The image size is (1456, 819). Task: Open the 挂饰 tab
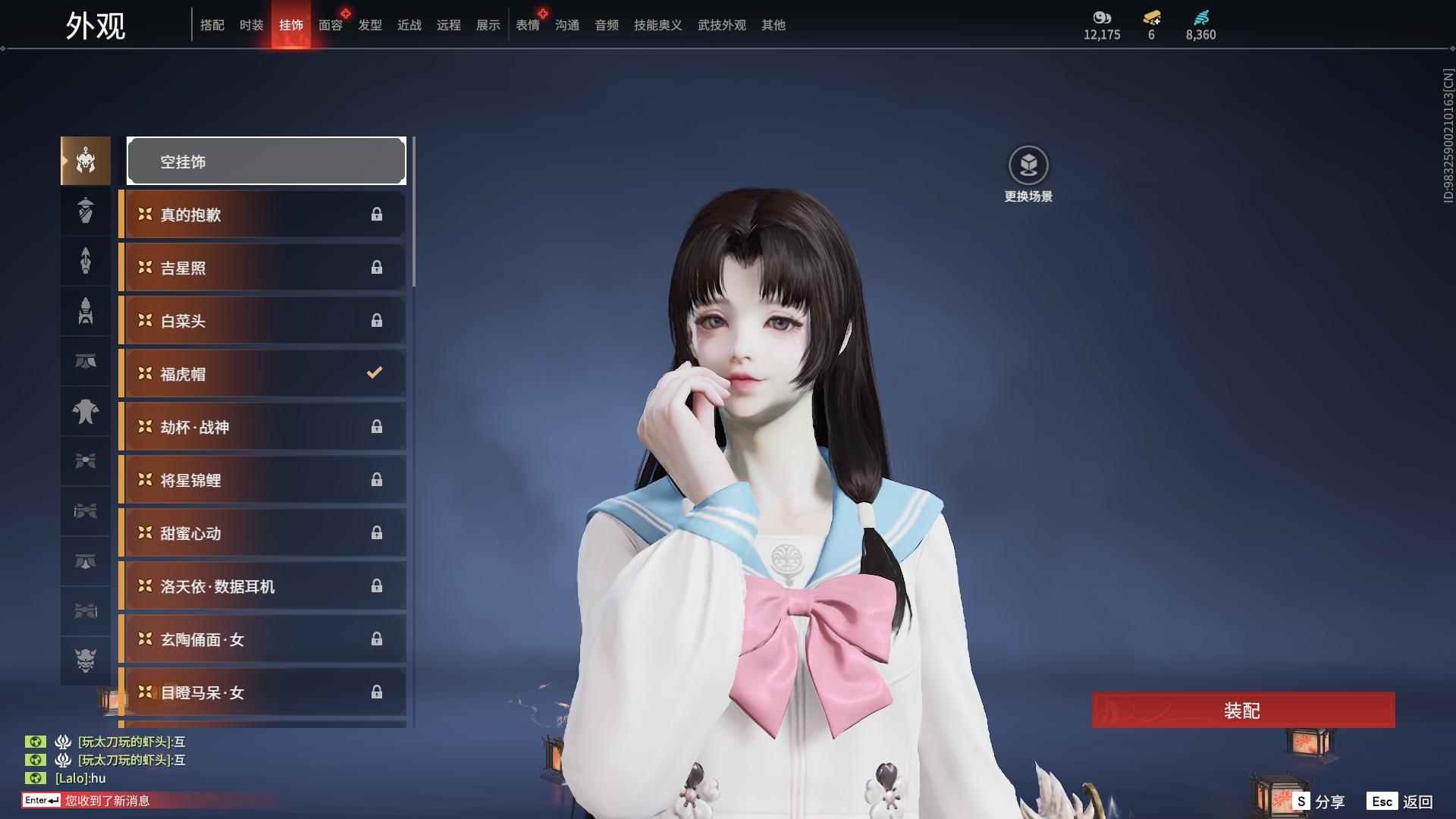coord(291,25)
